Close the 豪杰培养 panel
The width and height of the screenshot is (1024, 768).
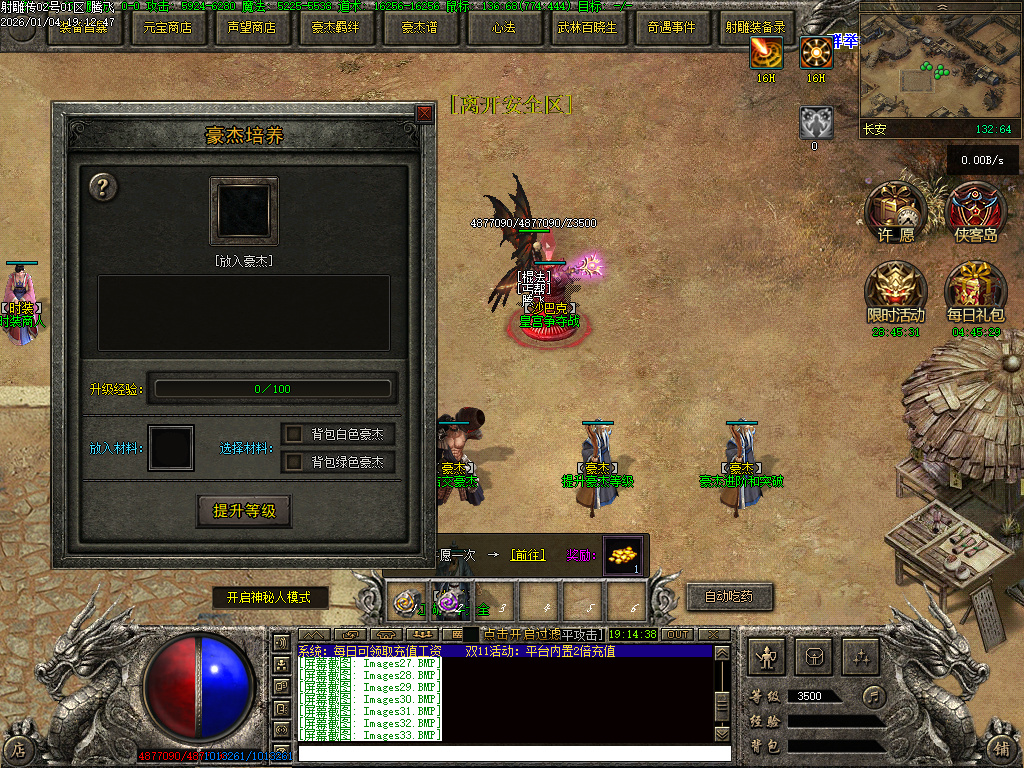(x=424, y=114)
